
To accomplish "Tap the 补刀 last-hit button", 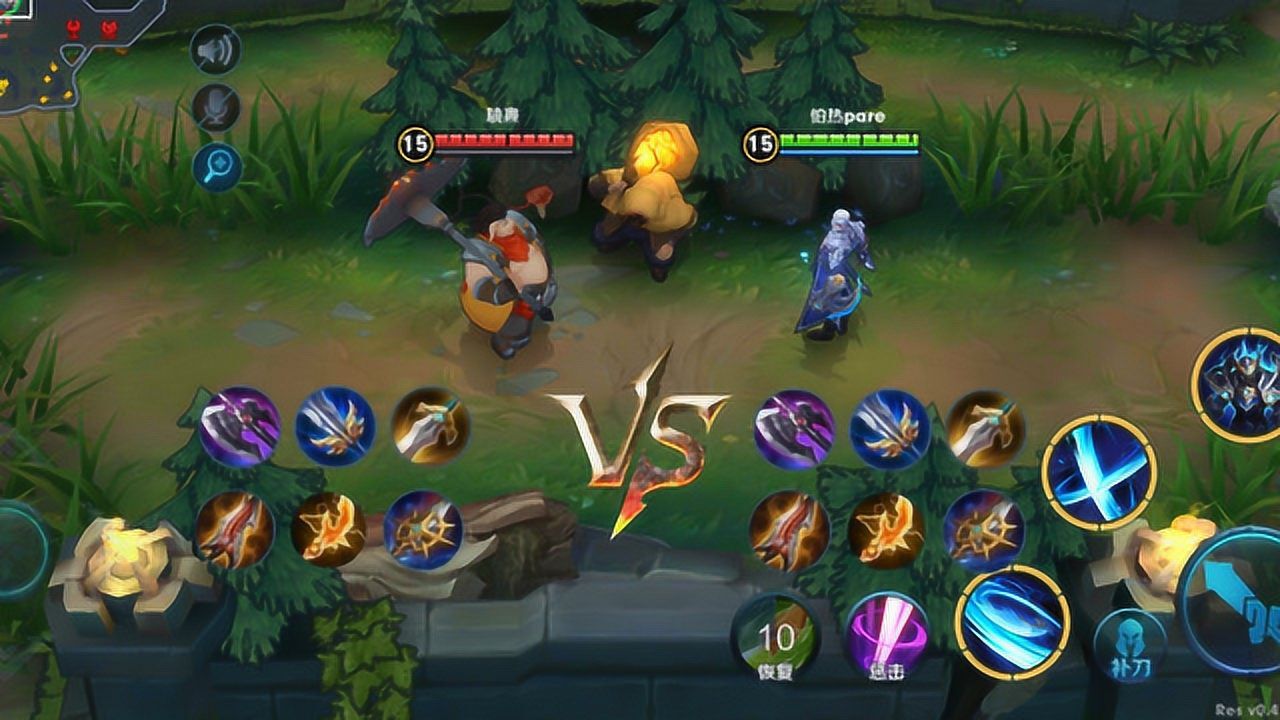I will tap(1130, 645).
